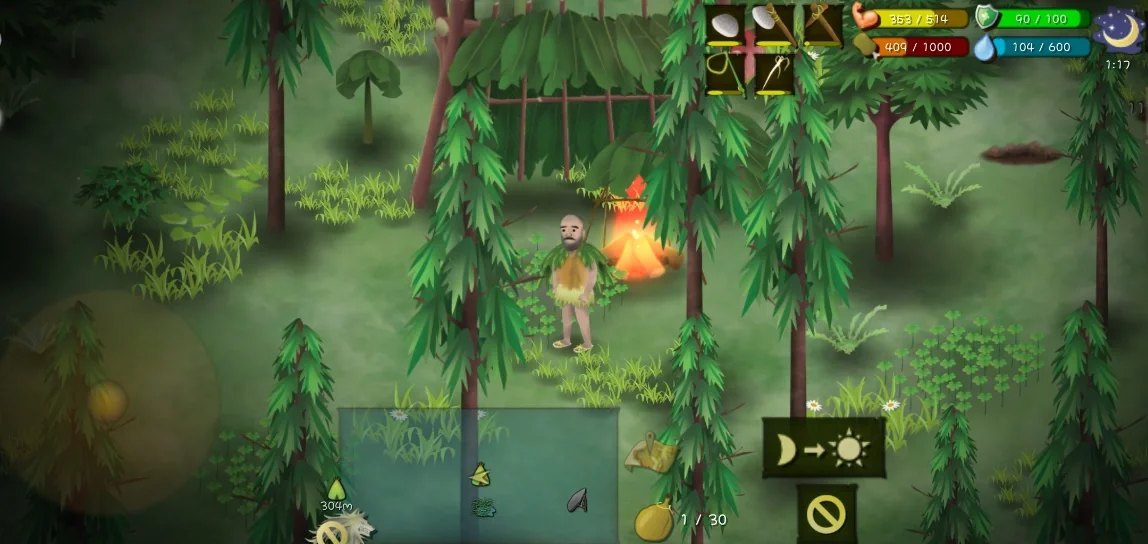Viewport: 1148px width, 544px height.
Task: Tap the 304m distance waypoint marker
Action: click(x=336, y=489)
